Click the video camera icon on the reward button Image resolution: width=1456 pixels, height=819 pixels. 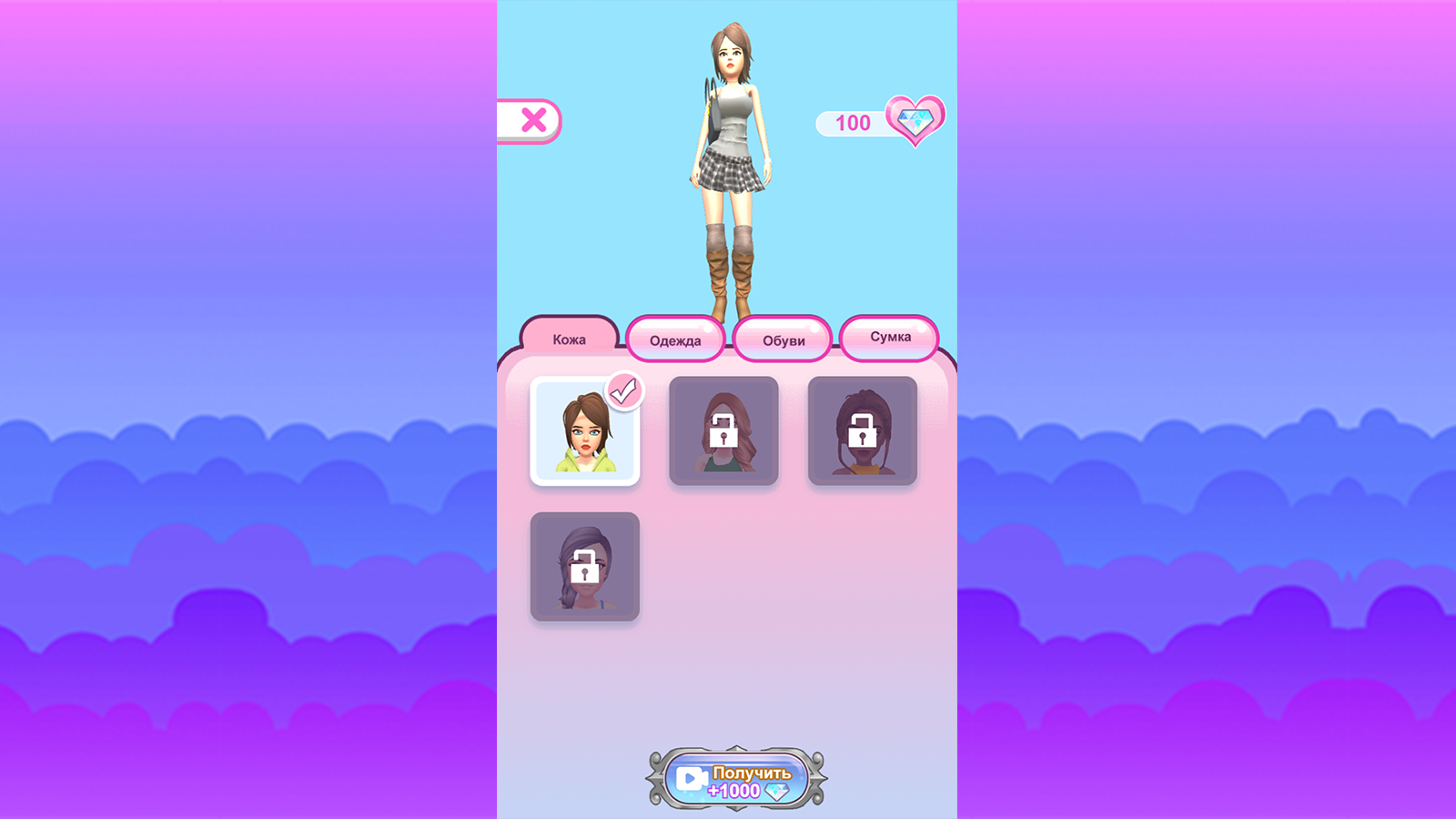point(692,777)
